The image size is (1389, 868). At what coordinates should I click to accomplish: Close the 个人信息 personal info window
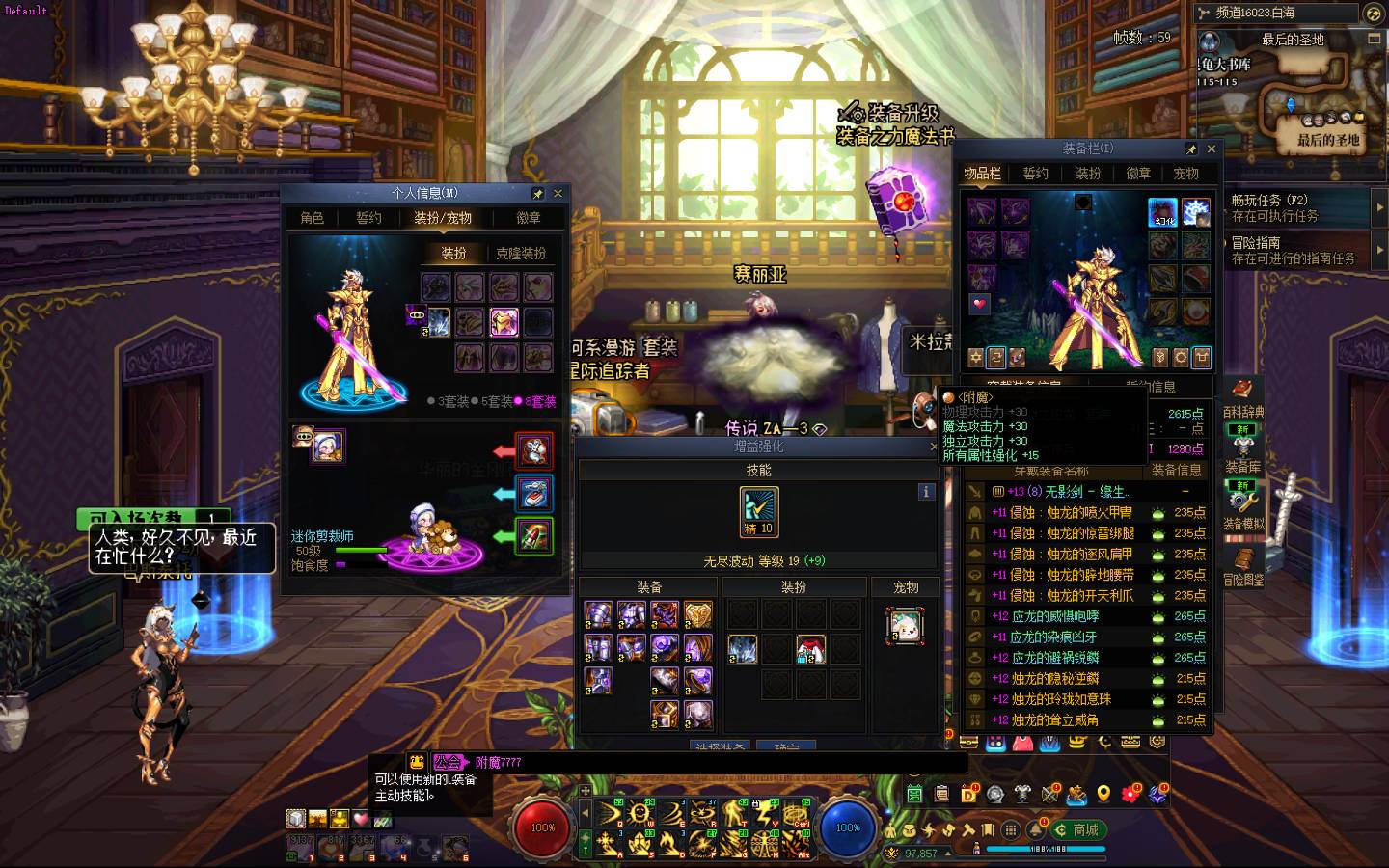point(558,193)
